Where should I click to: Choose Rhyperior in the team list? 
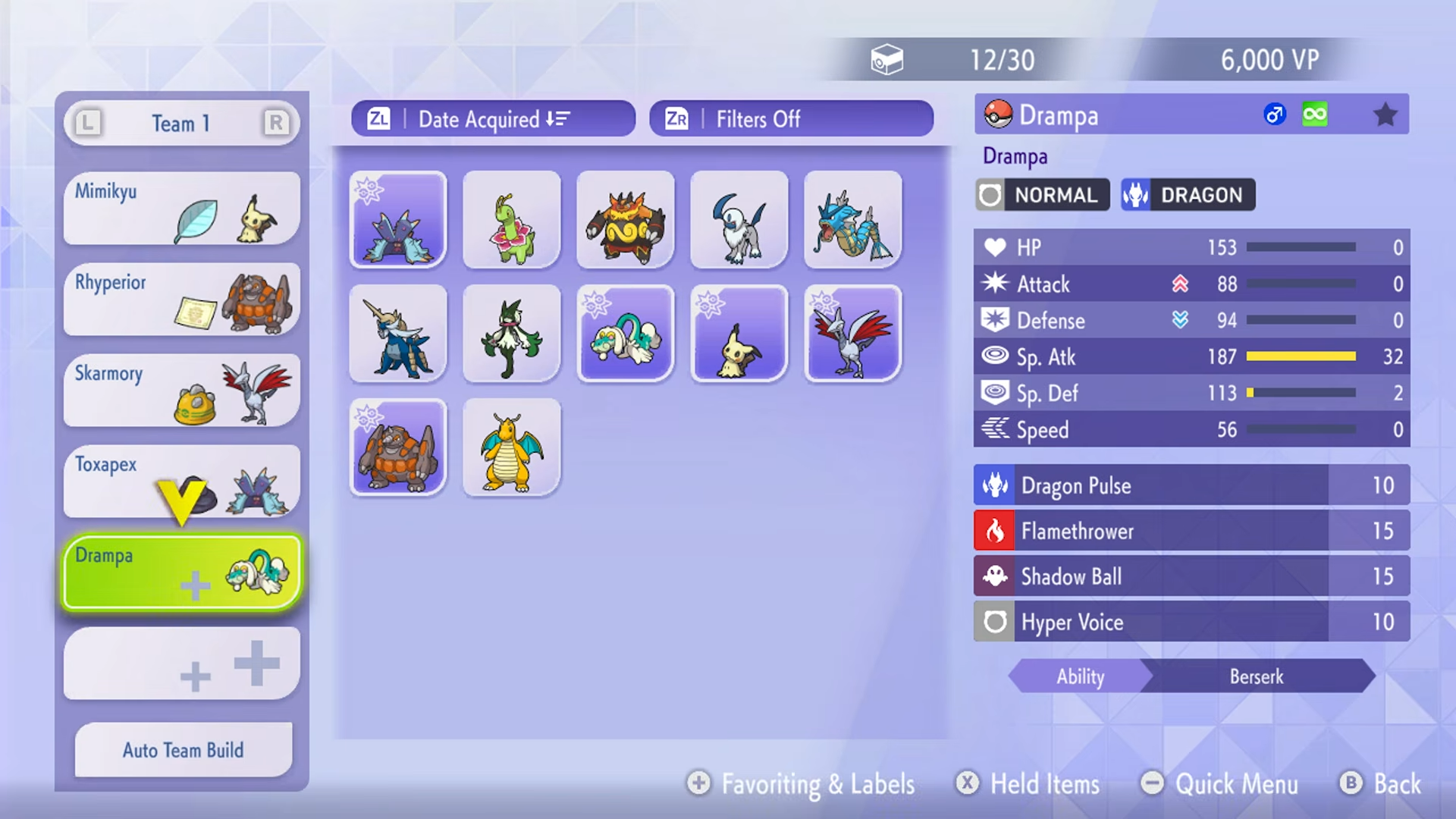[182, 300]
